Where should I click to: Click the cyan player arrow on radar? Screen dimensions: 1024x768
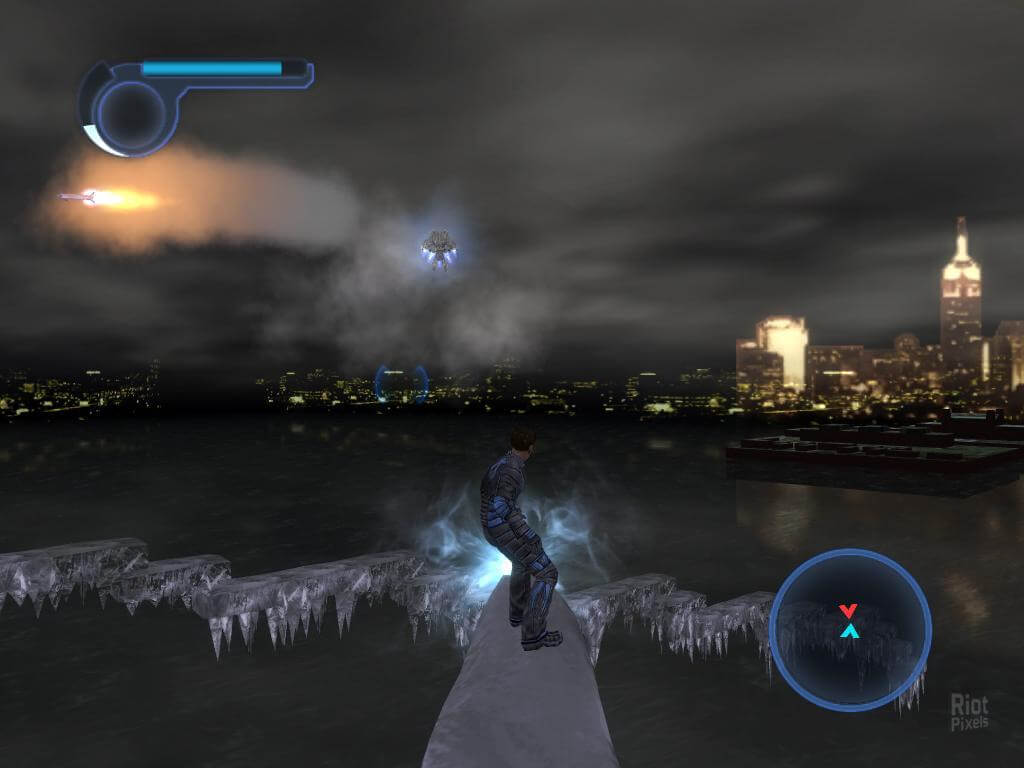click(849, 631)
